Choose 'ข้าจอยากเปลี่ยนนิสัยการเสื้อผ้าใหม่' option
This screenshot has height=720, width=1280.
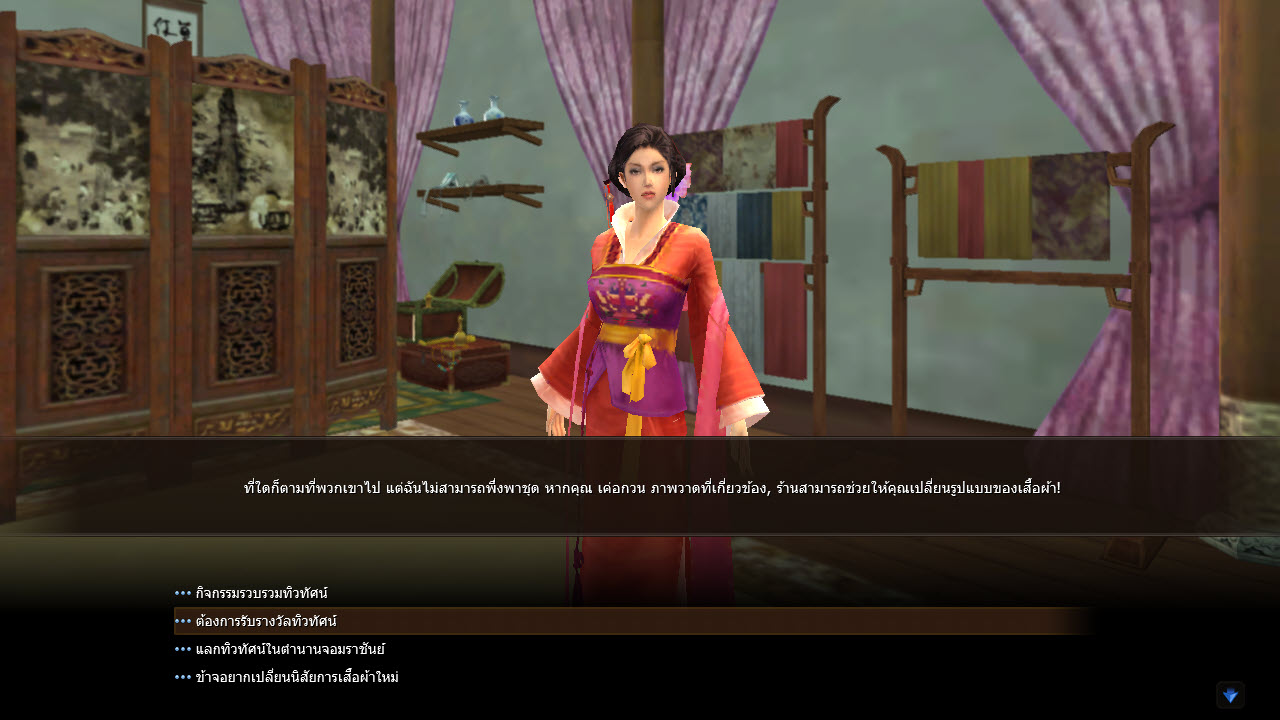tap(297, 677)
